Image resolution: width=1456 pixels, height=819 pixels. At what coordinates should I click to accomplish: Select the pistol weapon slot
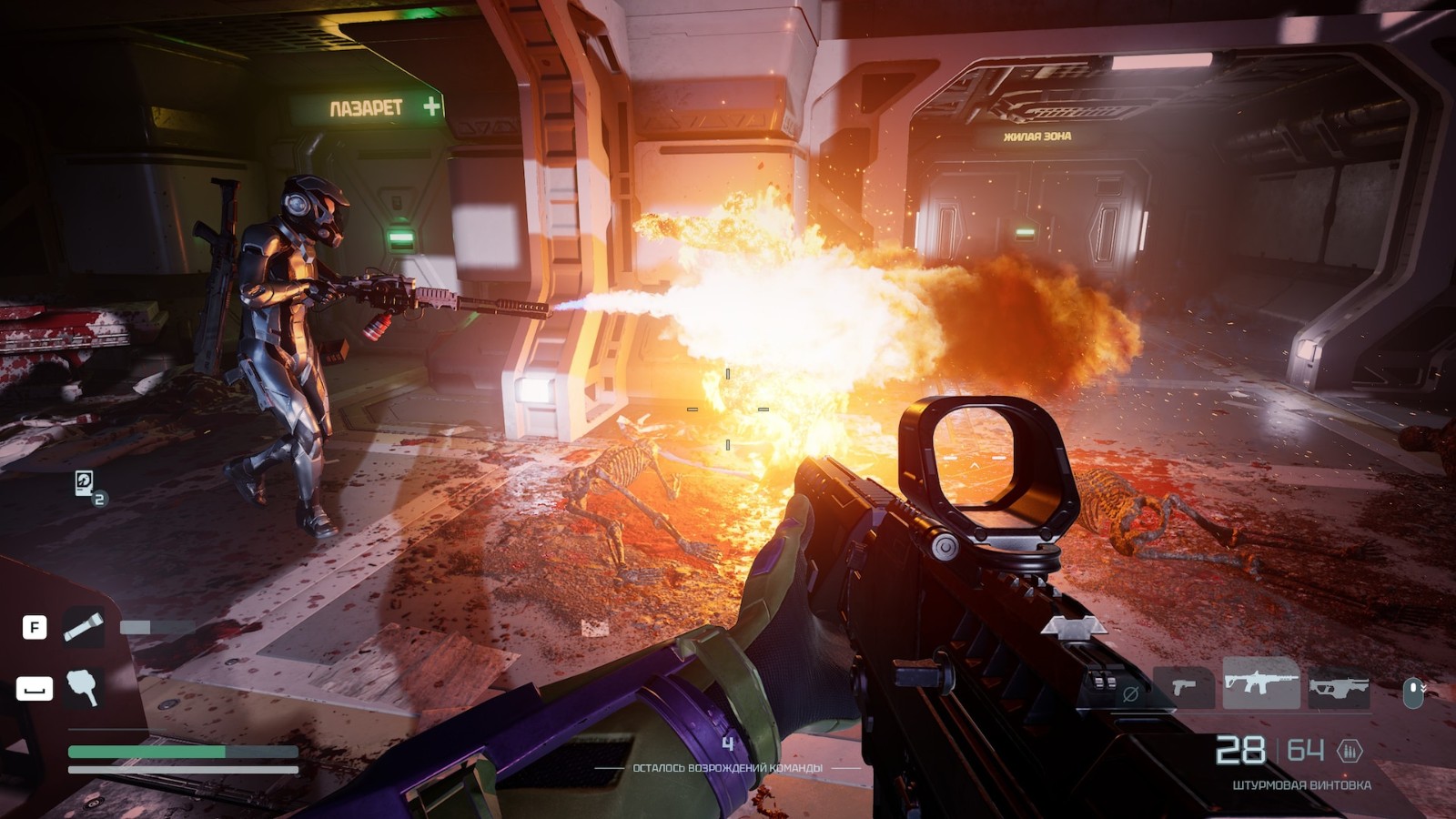(1183, 687)
